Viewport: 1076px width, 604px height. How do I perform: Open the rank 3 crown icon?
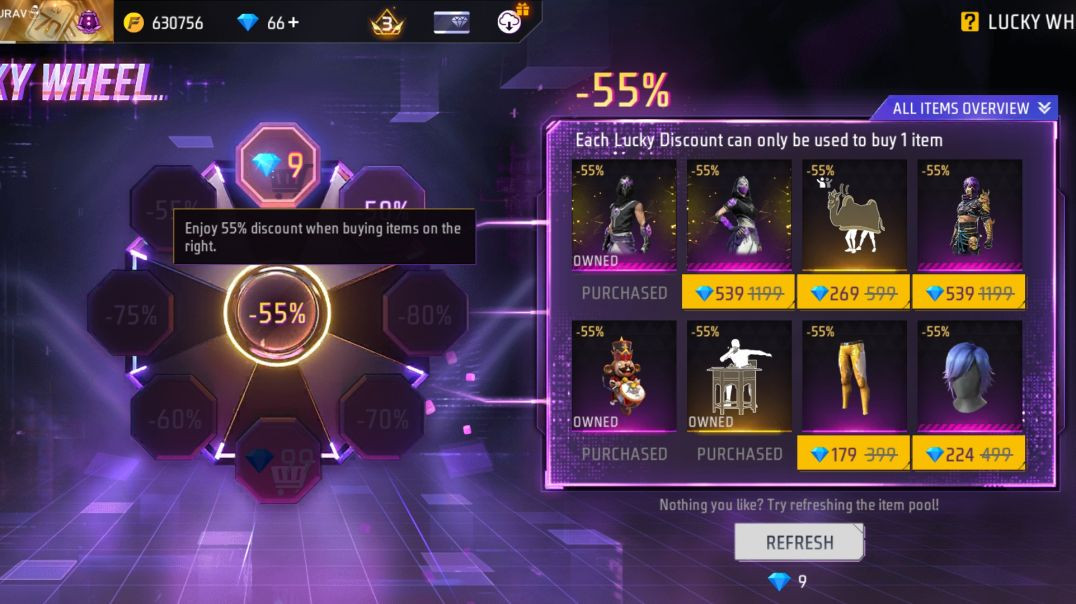click(x=388, y=22)
